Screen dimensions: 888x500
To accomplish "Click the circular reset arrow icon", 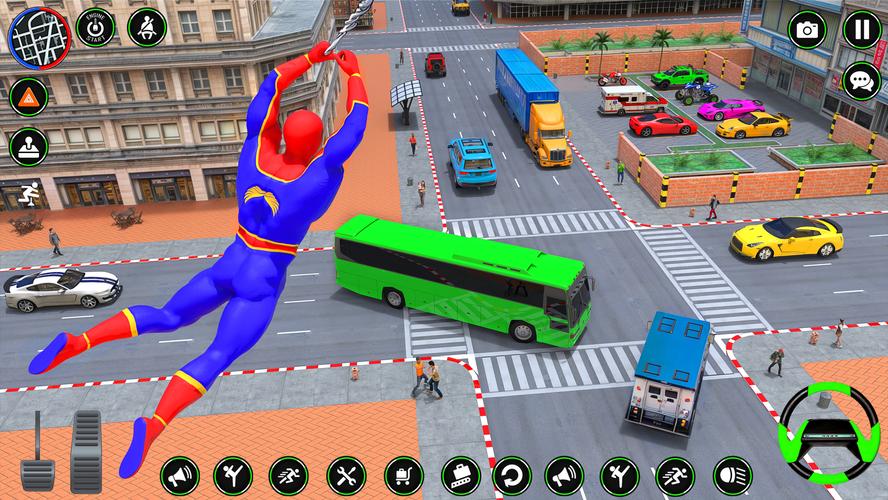I will [512, 476].
